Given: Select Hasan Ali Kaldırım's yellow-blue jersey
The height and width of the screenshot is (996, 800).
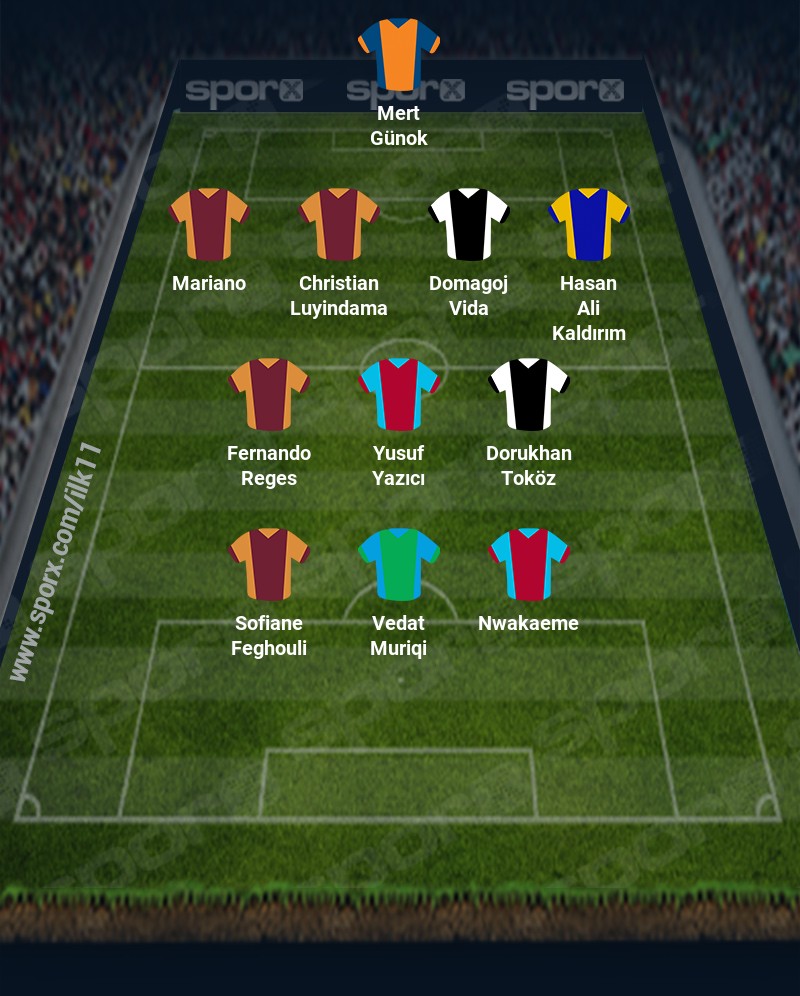Looking at the screenshot, I should pyautogui.click(x=588, y=224).
